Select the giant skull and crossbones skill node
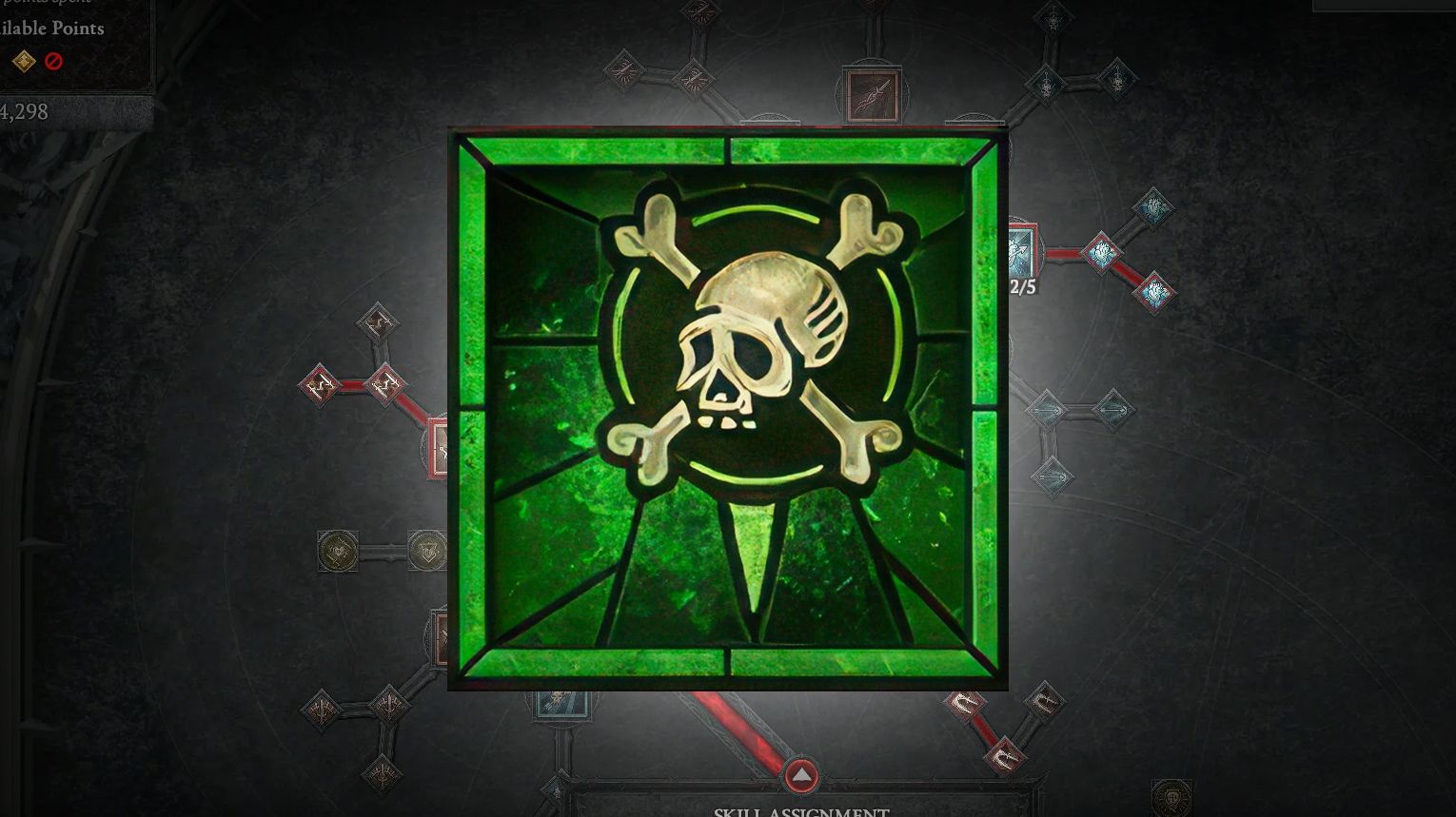Screen dimensions: 1456x817 tap(728, 409)
